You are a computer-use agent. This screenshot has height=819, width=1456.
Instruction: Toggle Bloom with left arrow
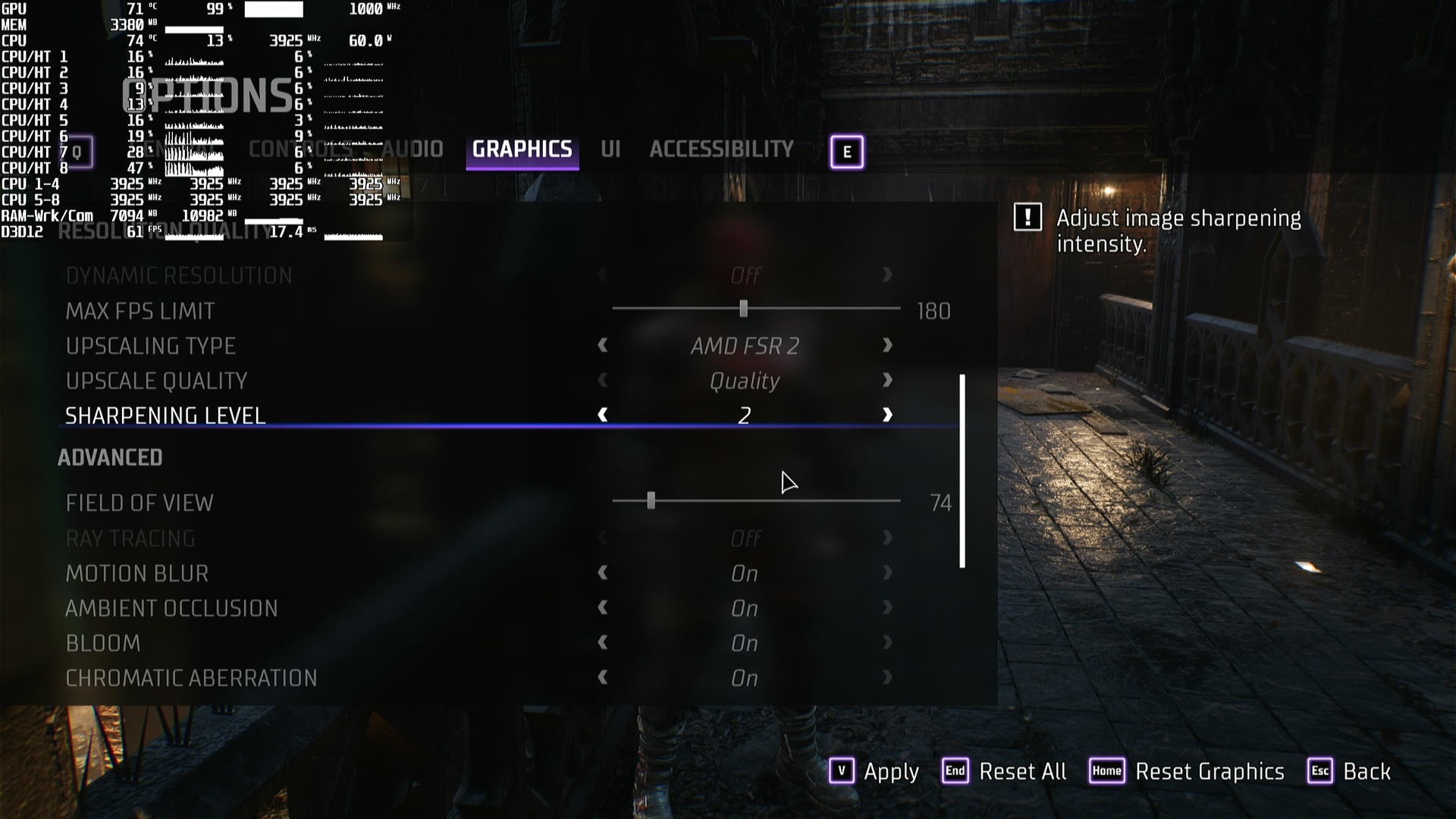pos(603,643)
